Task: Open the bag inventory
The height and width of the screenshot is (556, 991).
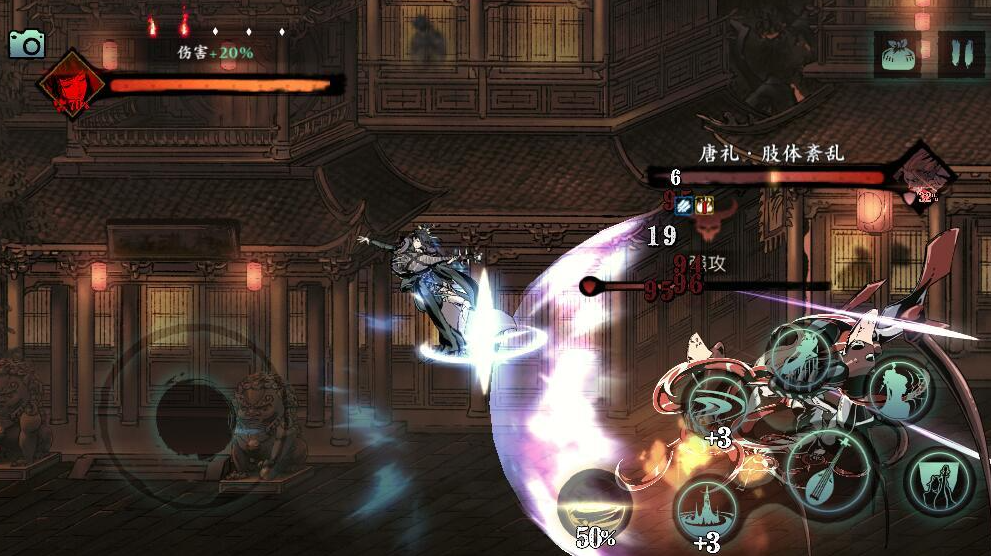Action: click(897, 54)
